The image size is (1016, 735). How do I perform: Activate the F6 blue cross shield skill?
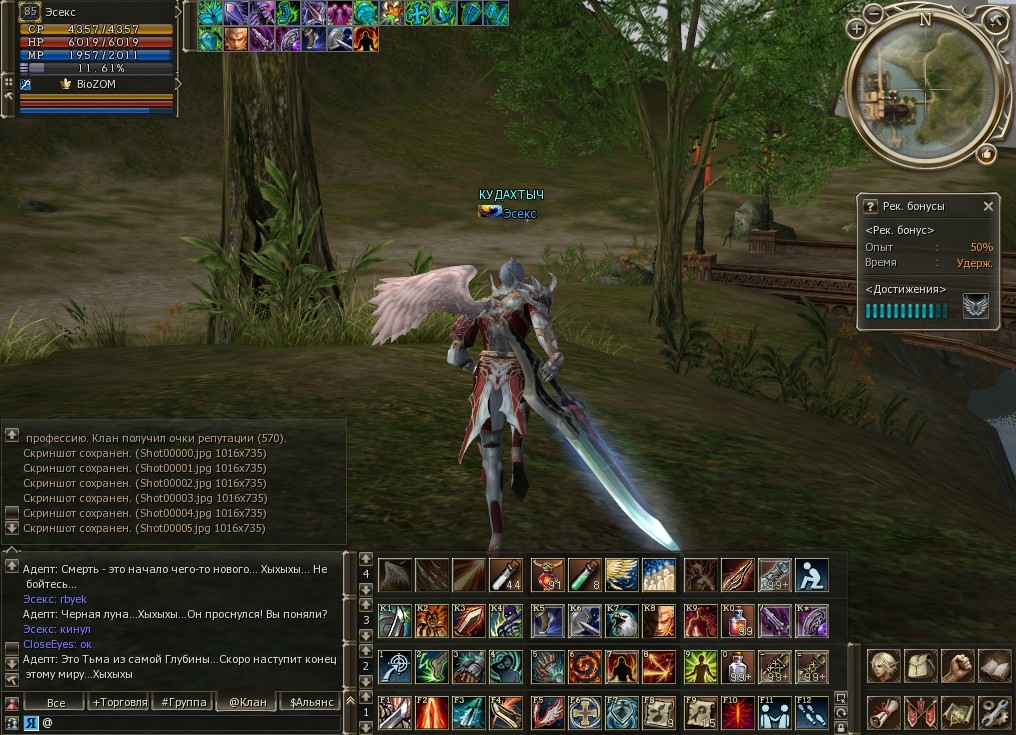point(584,713)
